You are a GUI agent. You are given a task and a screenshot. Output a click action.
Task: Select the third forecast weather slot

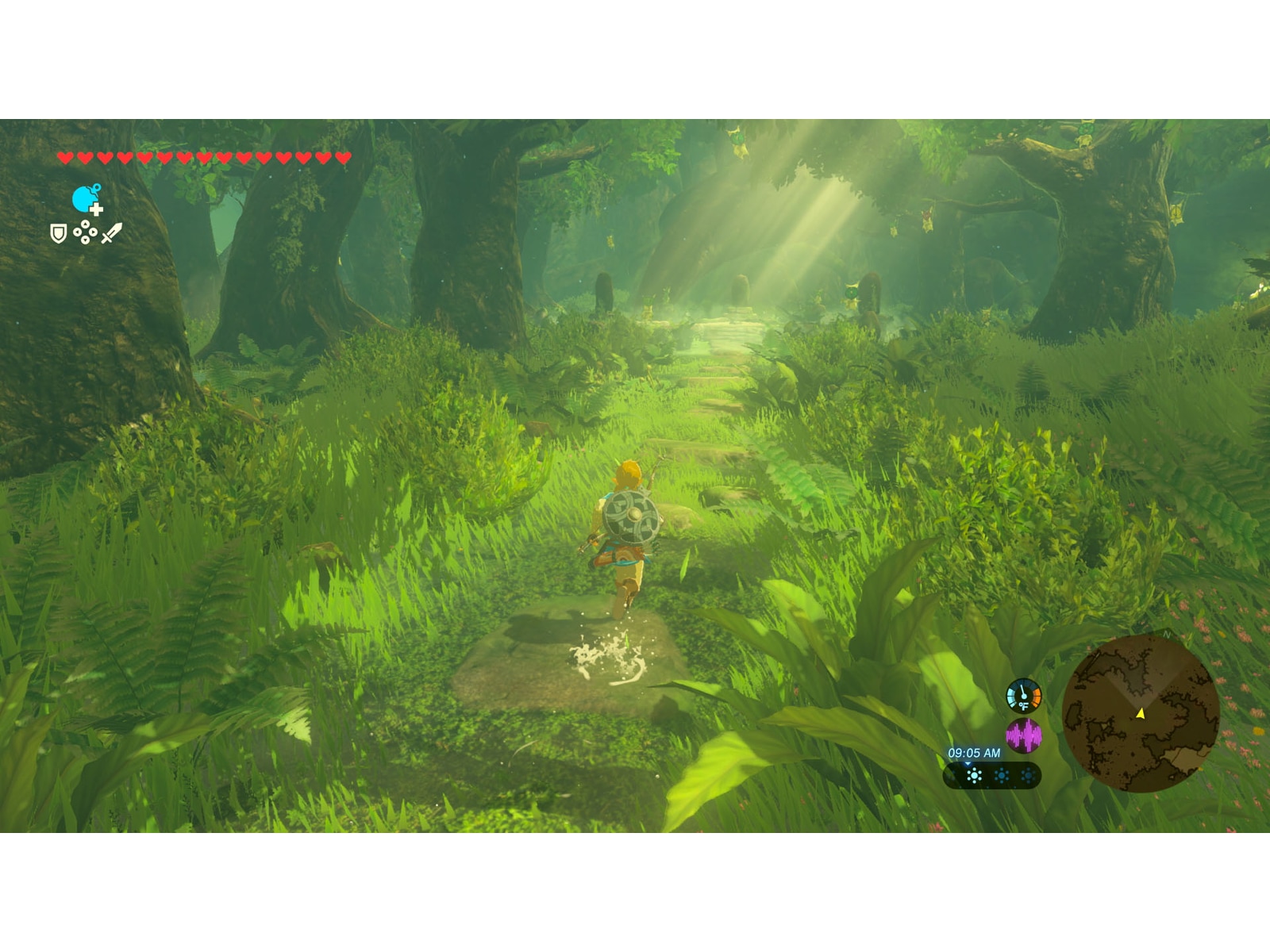point(1028,775)
